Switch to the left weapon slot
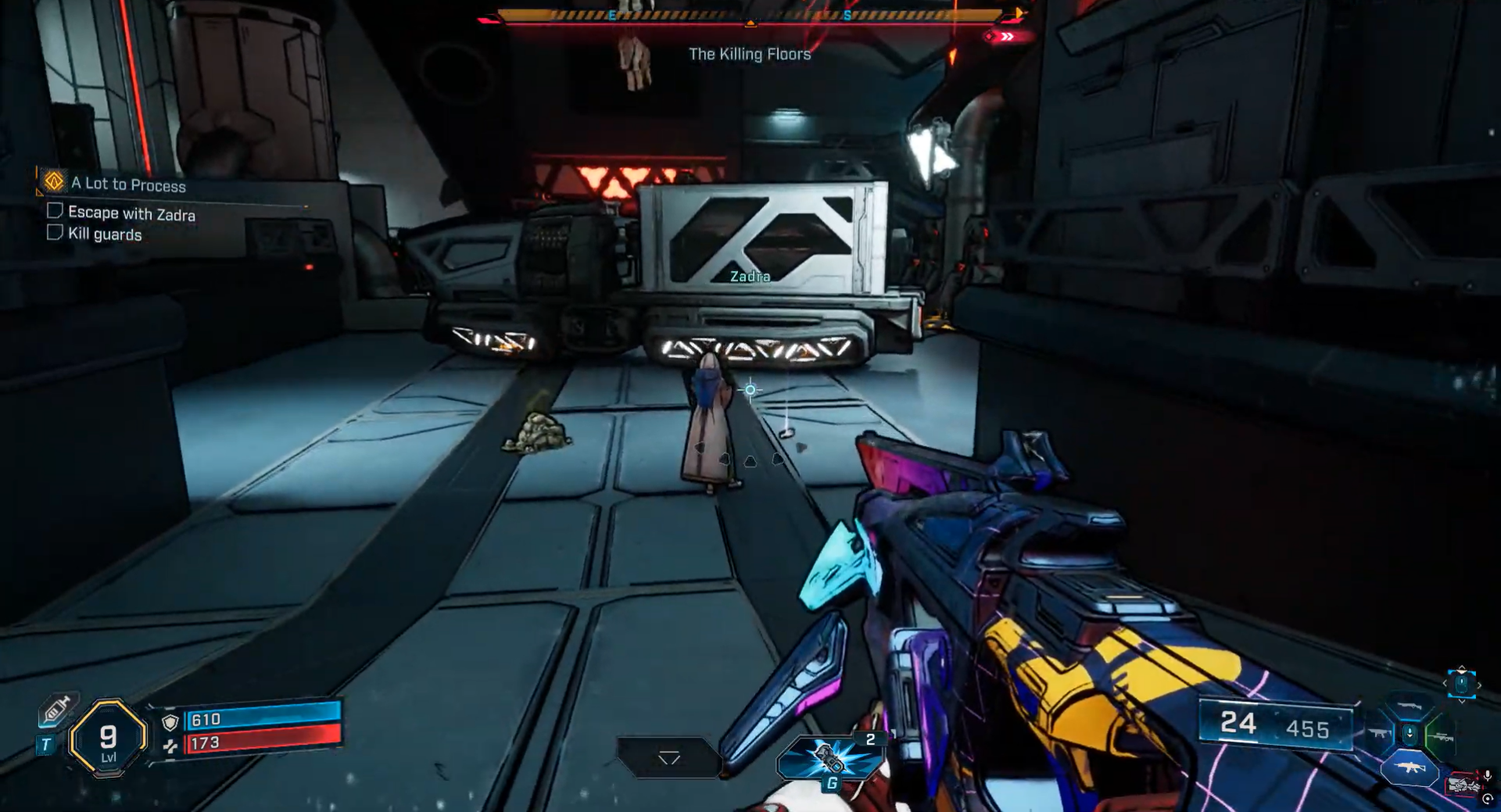 (1378, 733)
